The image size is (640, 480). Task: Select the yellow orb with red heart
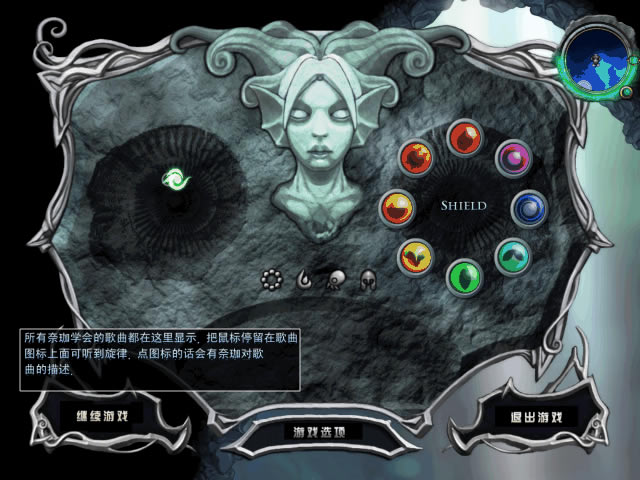(415, 257)
